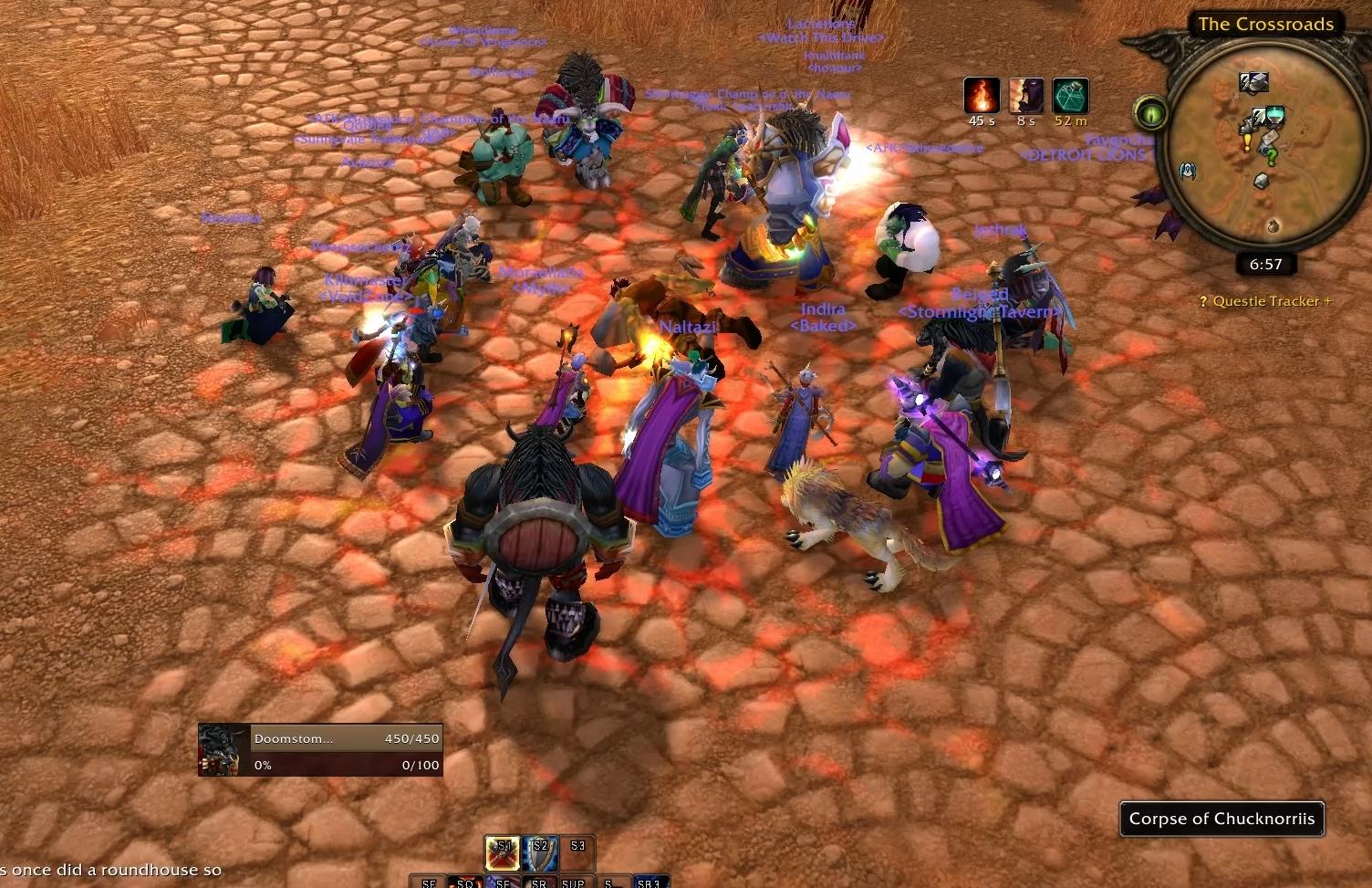Select the green crystal buff showing 52 m
The width and height of the screenshot is (1372, 888).
(x=1070, y=96)
